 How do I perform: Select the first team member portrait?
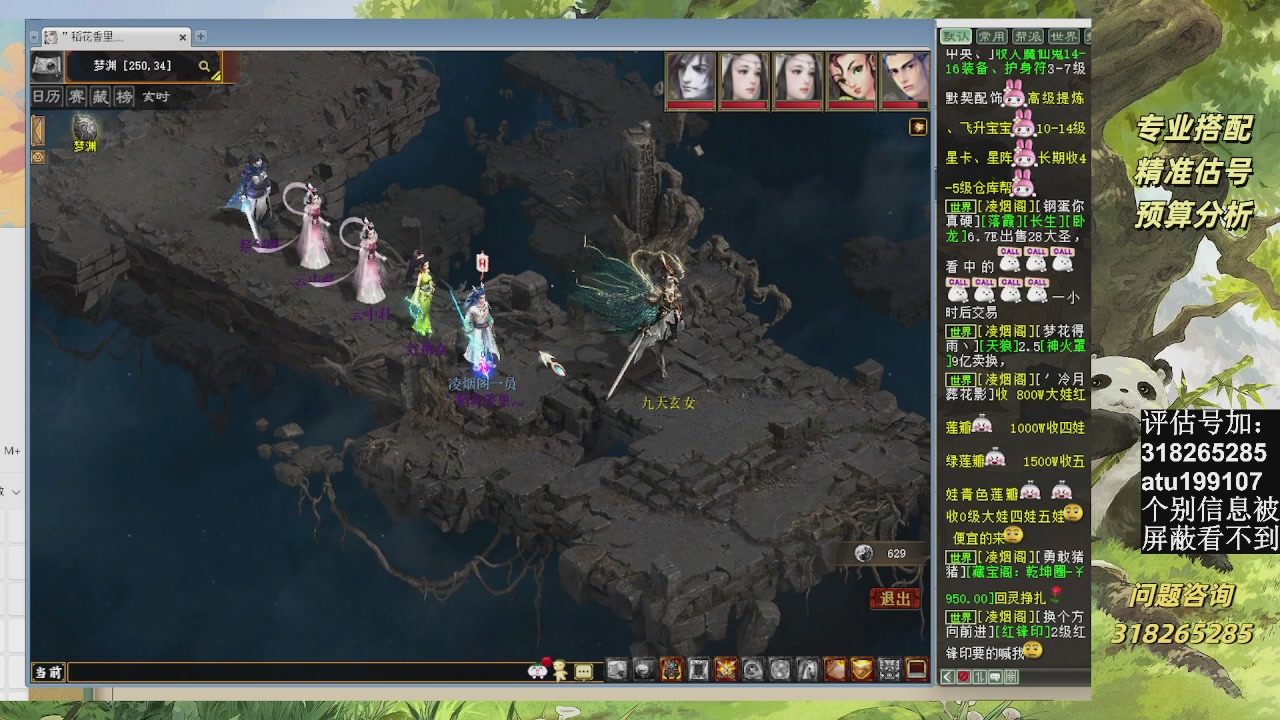[x=691, y=78]
